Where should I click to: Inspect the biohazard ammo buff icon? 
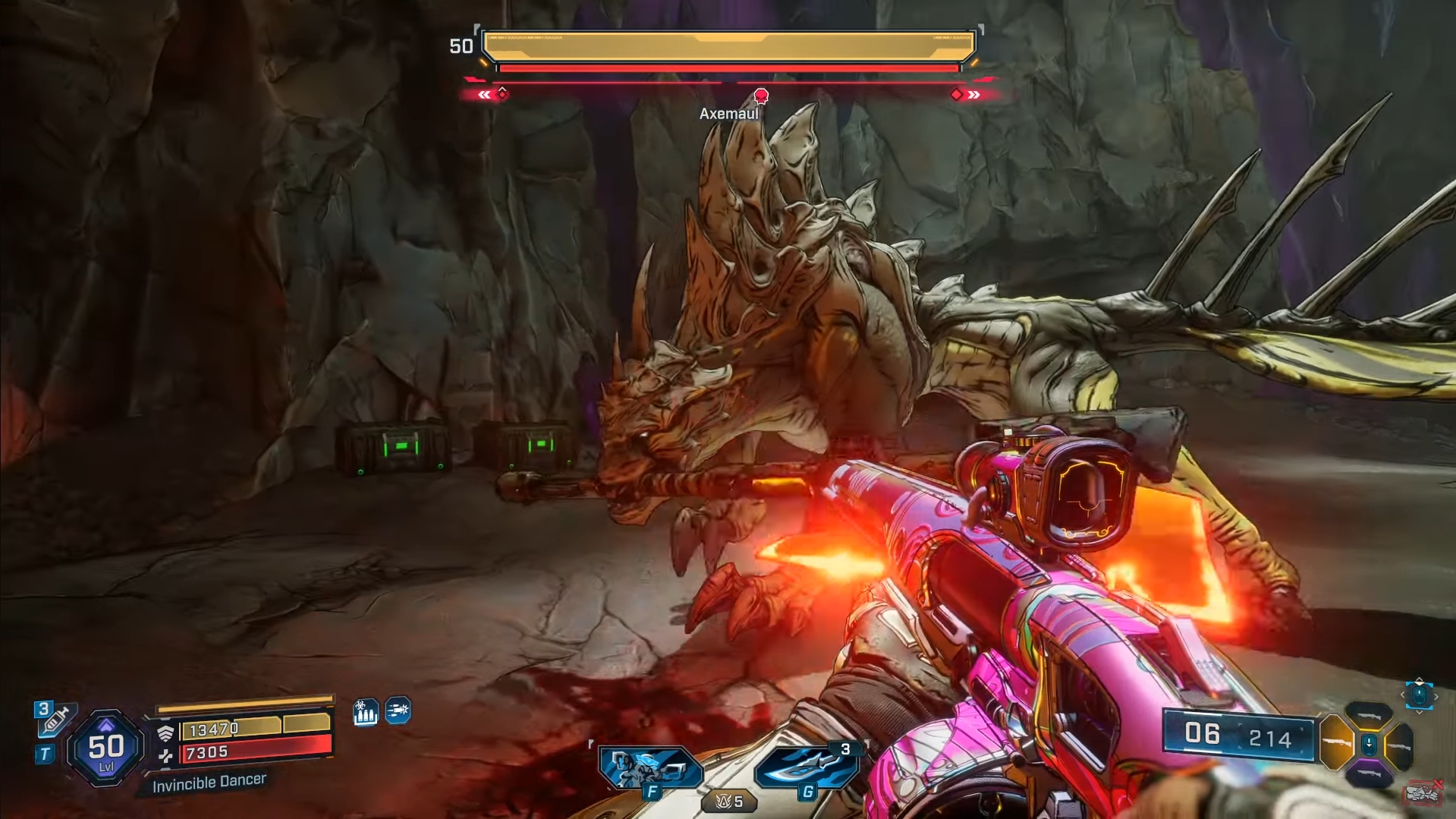point(365,712)
